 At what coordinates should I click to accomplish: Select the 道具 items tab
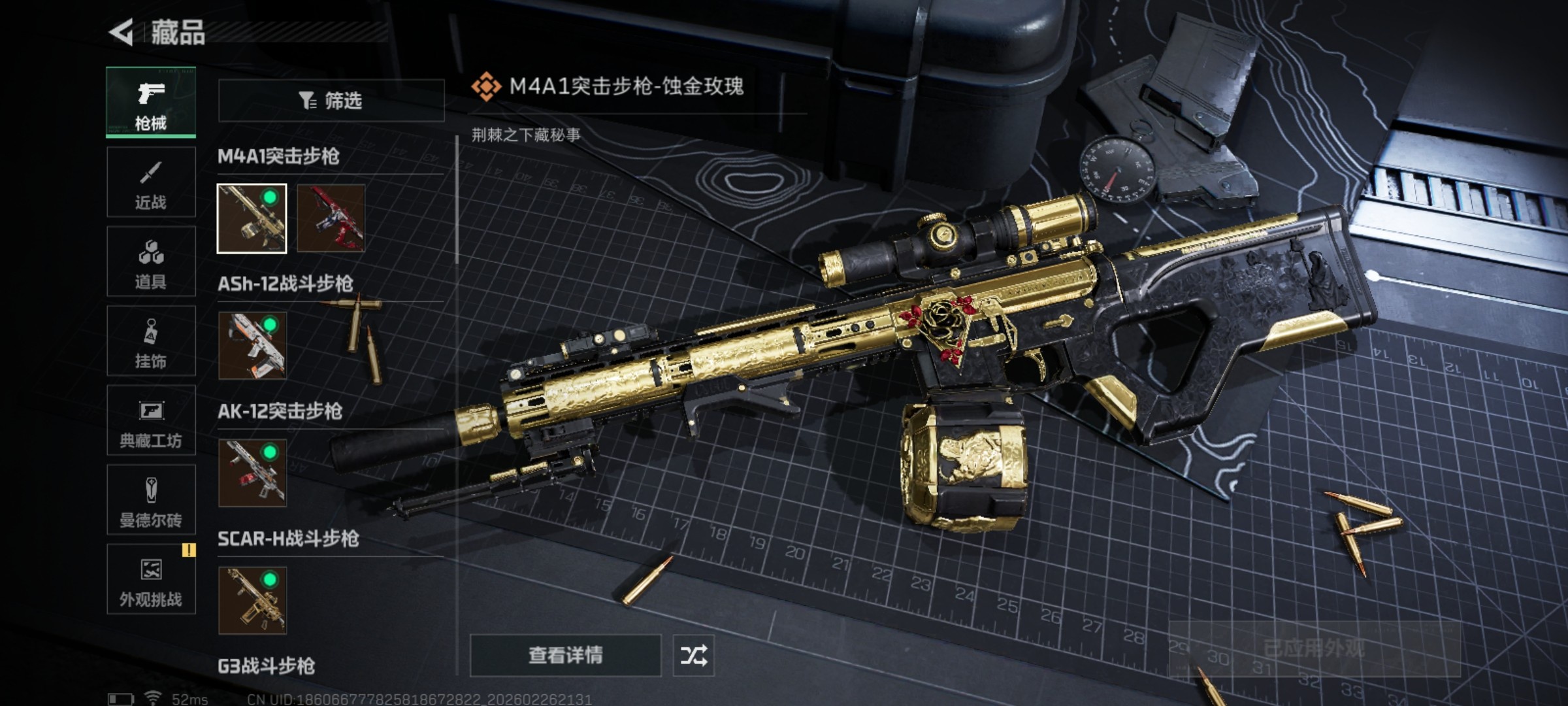[151, 261]
